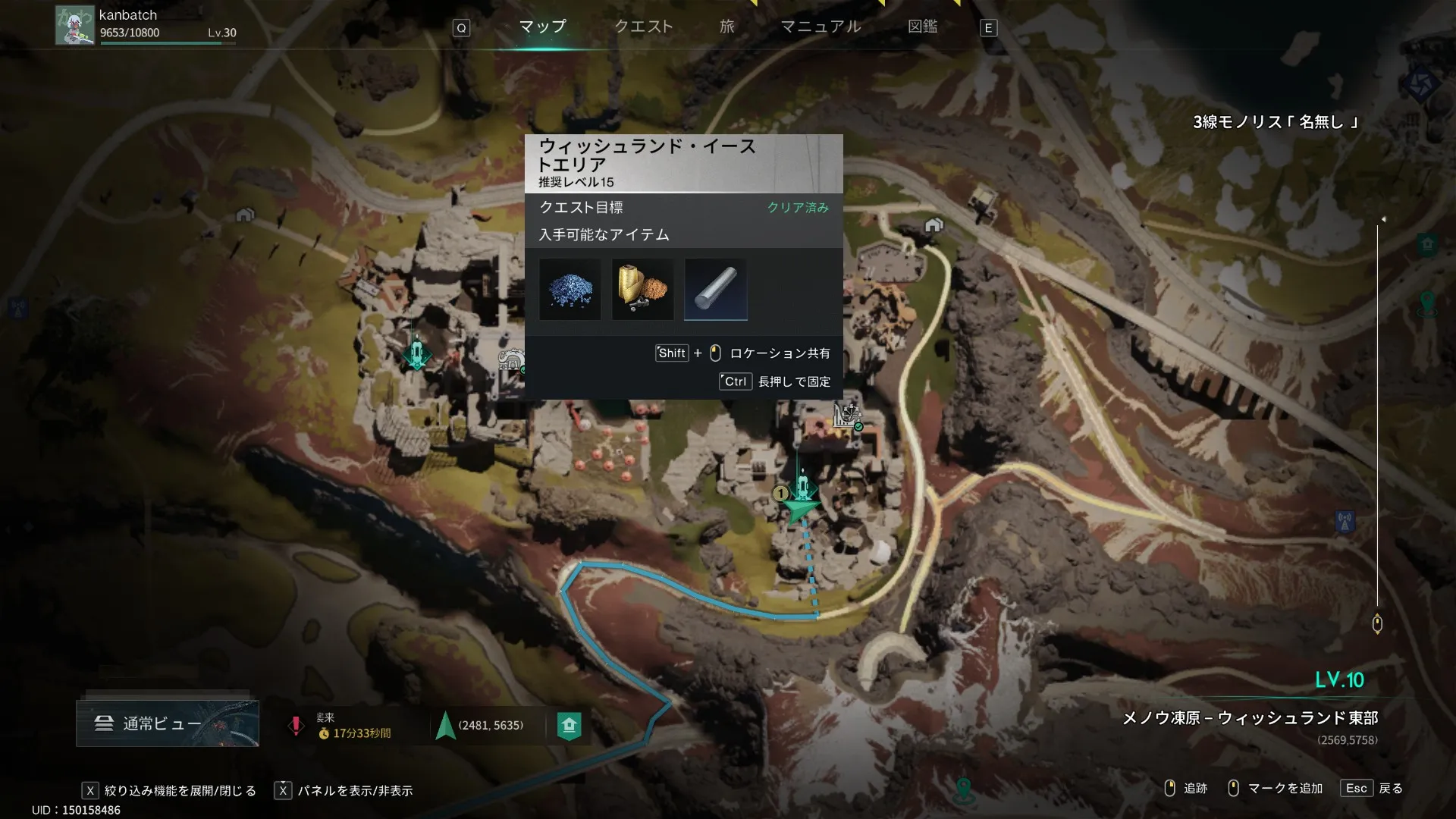Click the house marker near the northeast road

[934, 225]
